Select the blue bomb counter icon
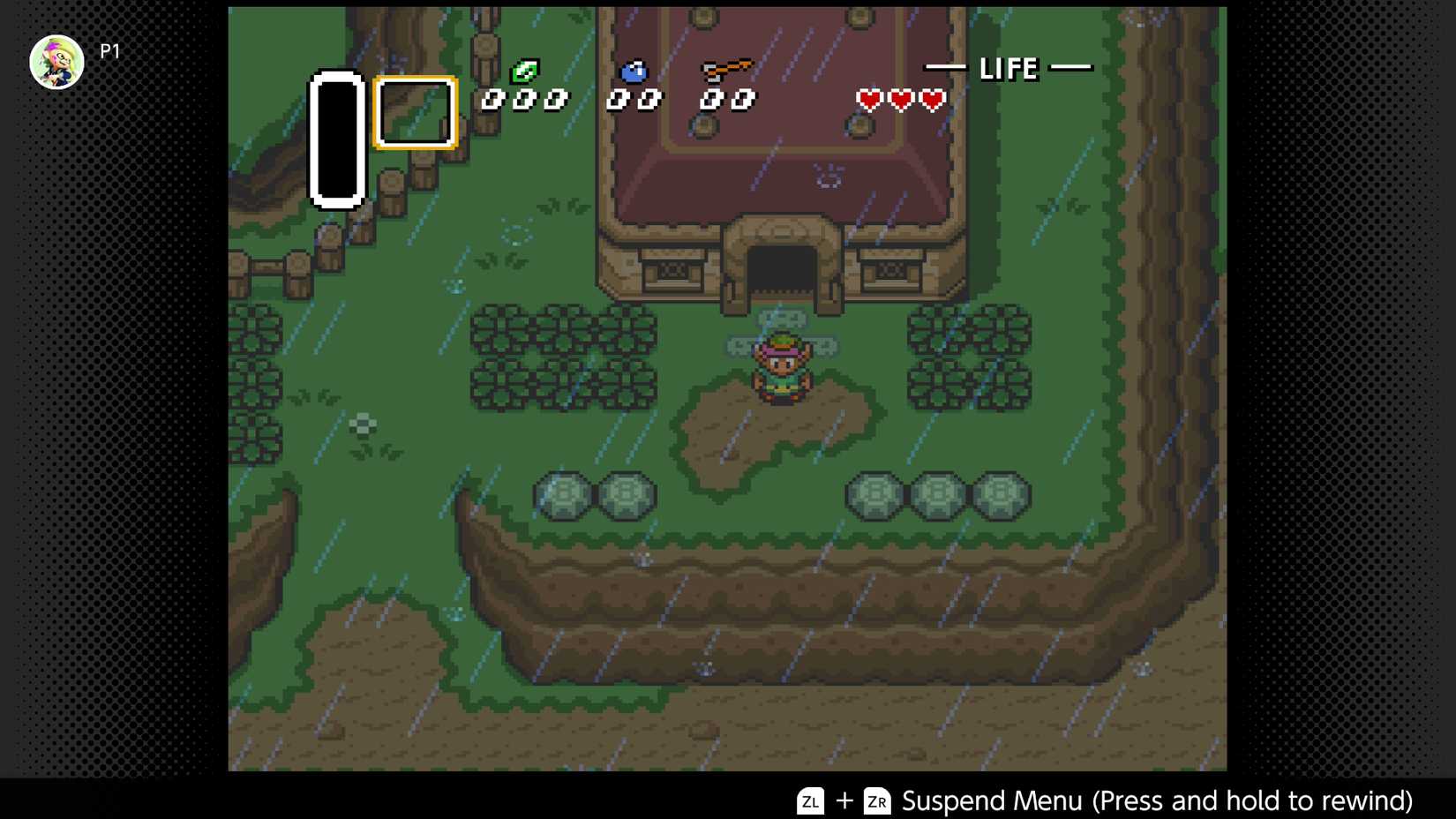 634,72
